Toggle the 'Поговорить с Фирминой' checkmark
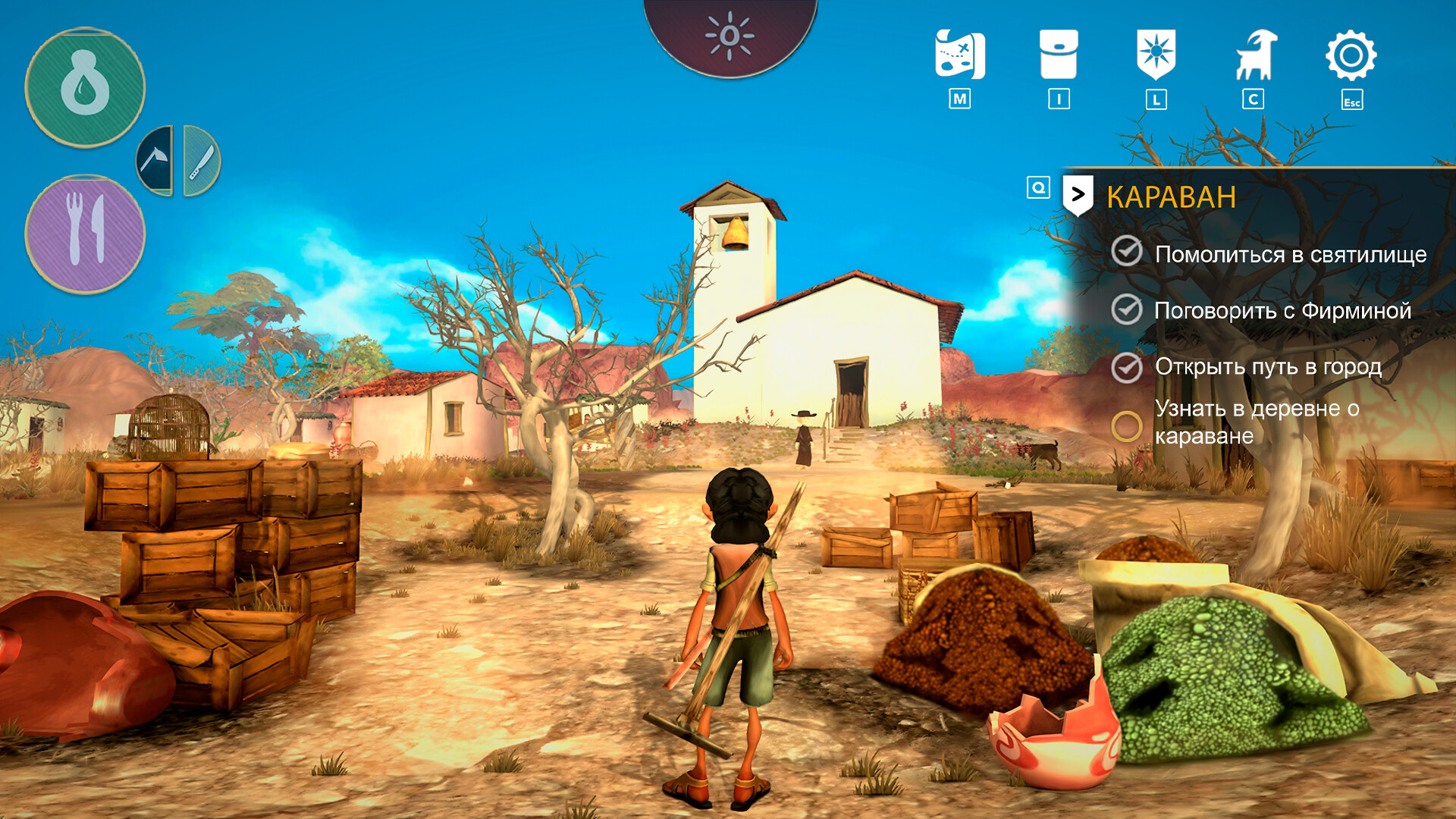Screen dimensions: 1456x819 click(x=1128, y=310)
